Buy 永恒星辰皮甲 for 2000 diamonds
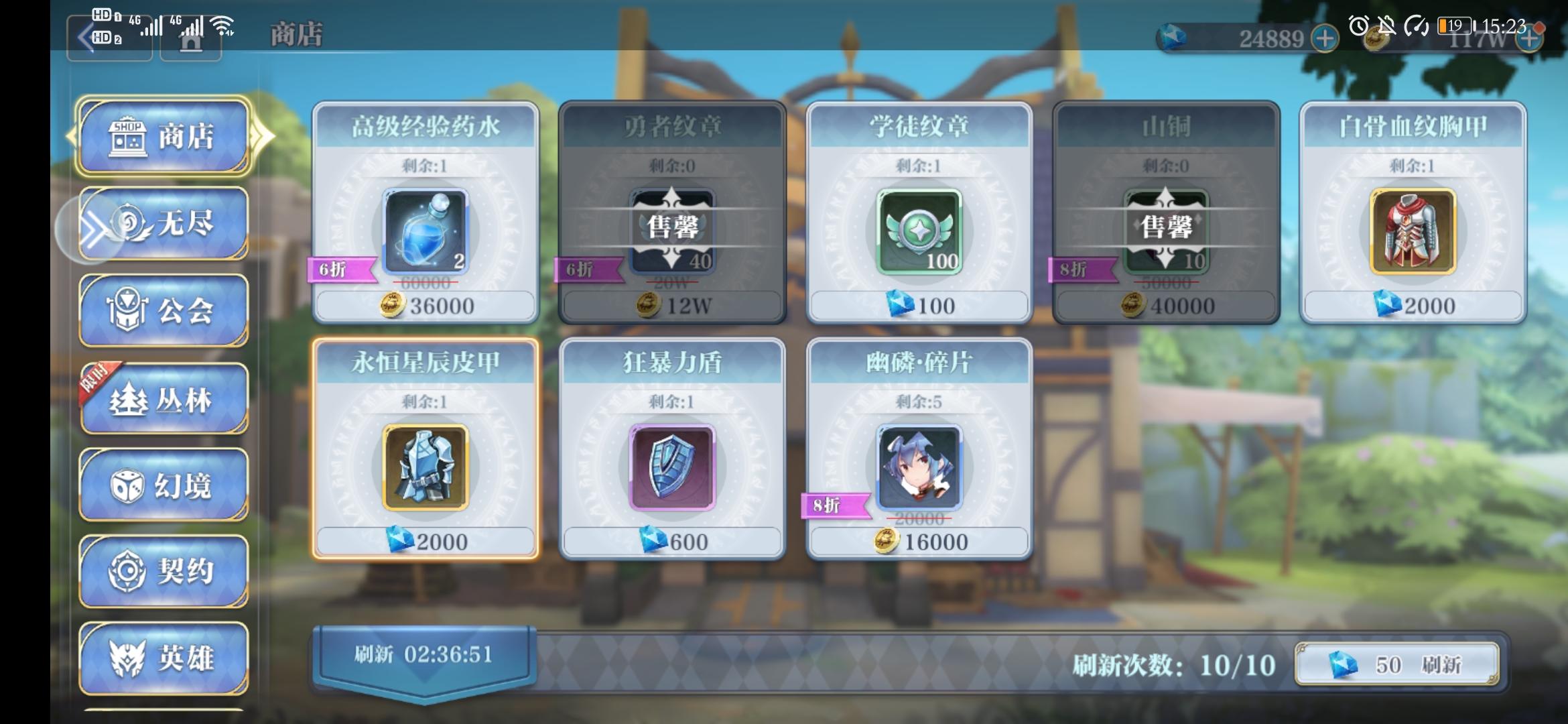This screenshot has width=1568, height=724. point(424,540)
